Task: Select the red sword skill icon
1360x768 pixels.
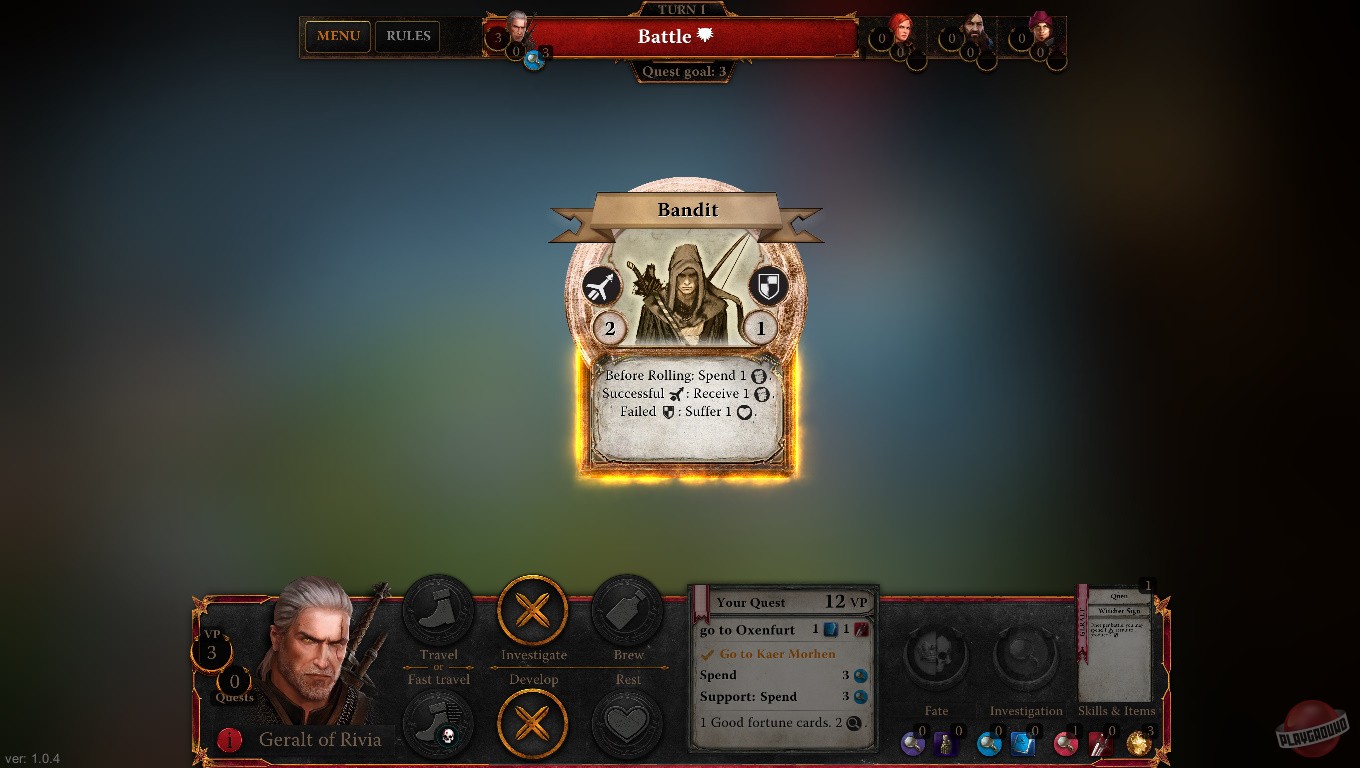Action: [1100, 744]
